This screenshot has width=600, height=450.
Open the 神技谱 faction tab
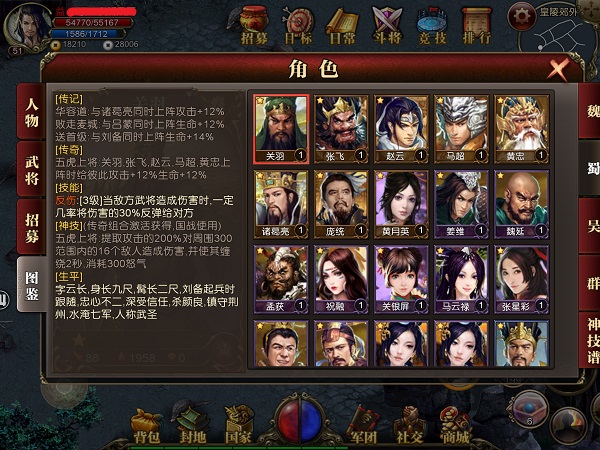590,340
